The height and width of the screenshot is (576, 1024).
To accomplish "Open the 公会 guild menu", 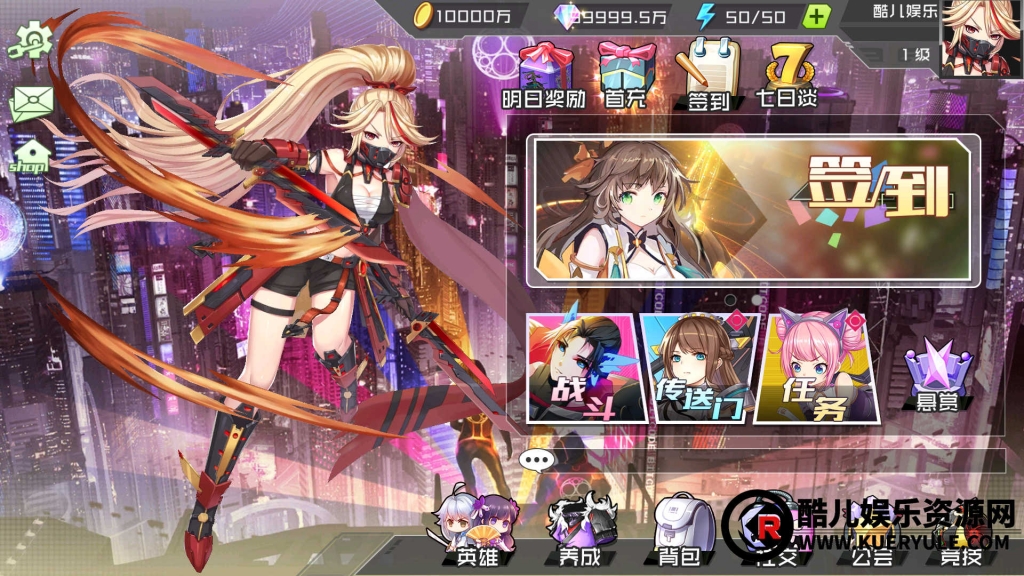I will (x=867, y=550).
